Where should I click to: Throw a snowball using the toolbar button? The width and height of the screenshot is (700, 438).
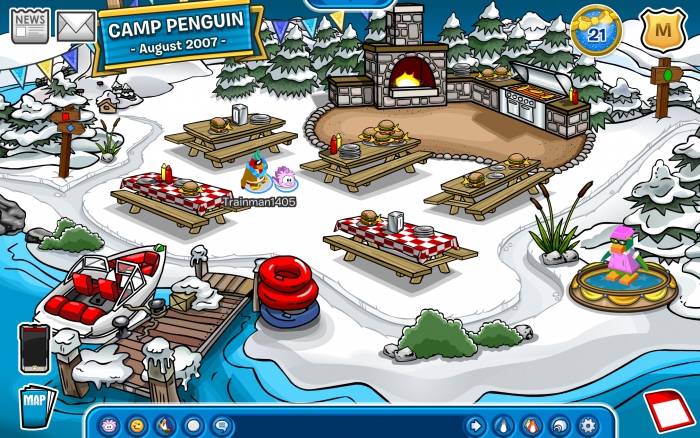194,424
